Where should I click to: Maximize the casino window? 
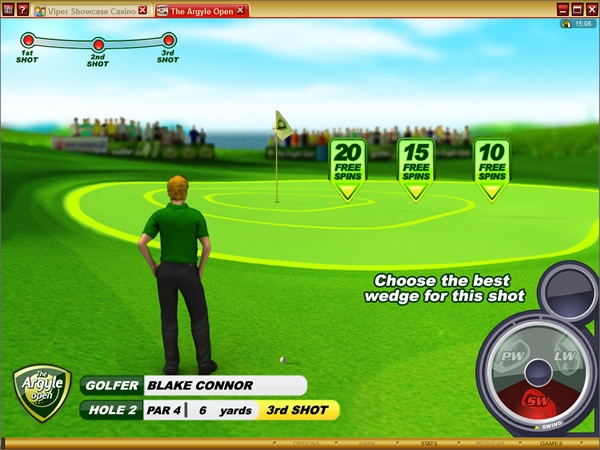click(577, 9)
